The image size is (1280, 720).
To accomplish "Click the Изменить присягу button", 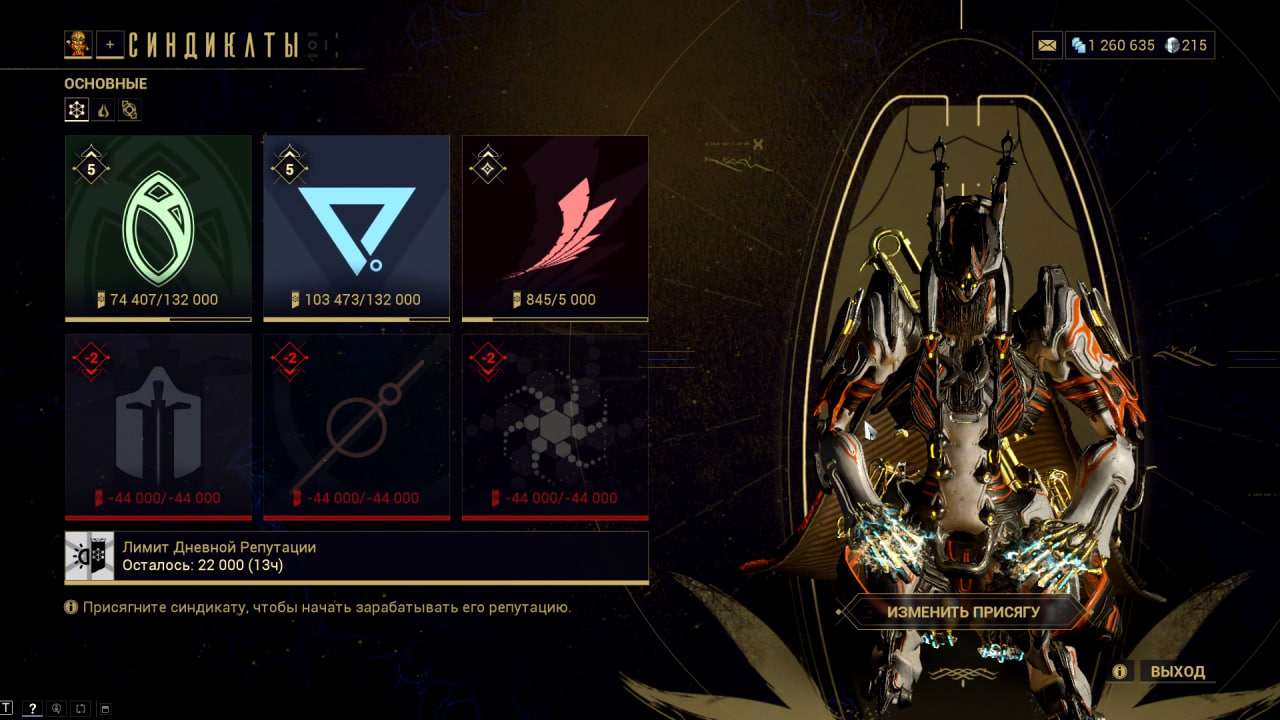I will 963,612.
